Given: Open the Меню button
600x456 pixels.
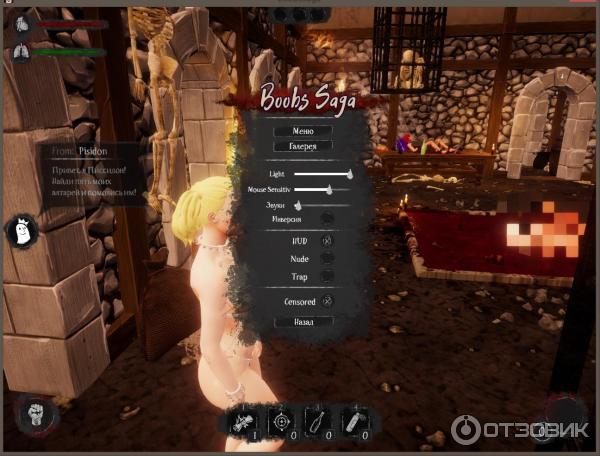Looking at the screenshot, I should pos(303,131).
